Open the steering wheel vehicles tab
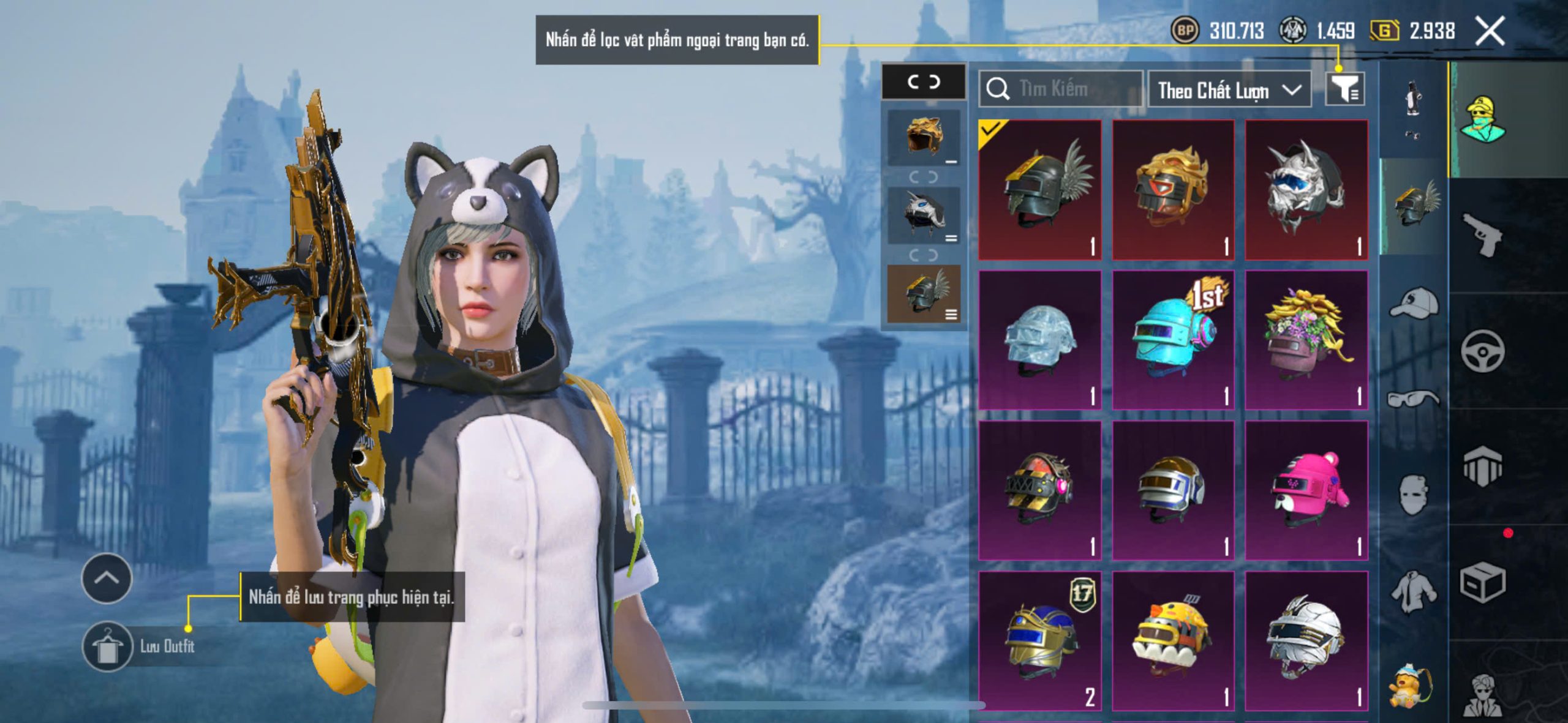Image resolution: width=1568 pixels, height=723 pixels. (1482, 351)
